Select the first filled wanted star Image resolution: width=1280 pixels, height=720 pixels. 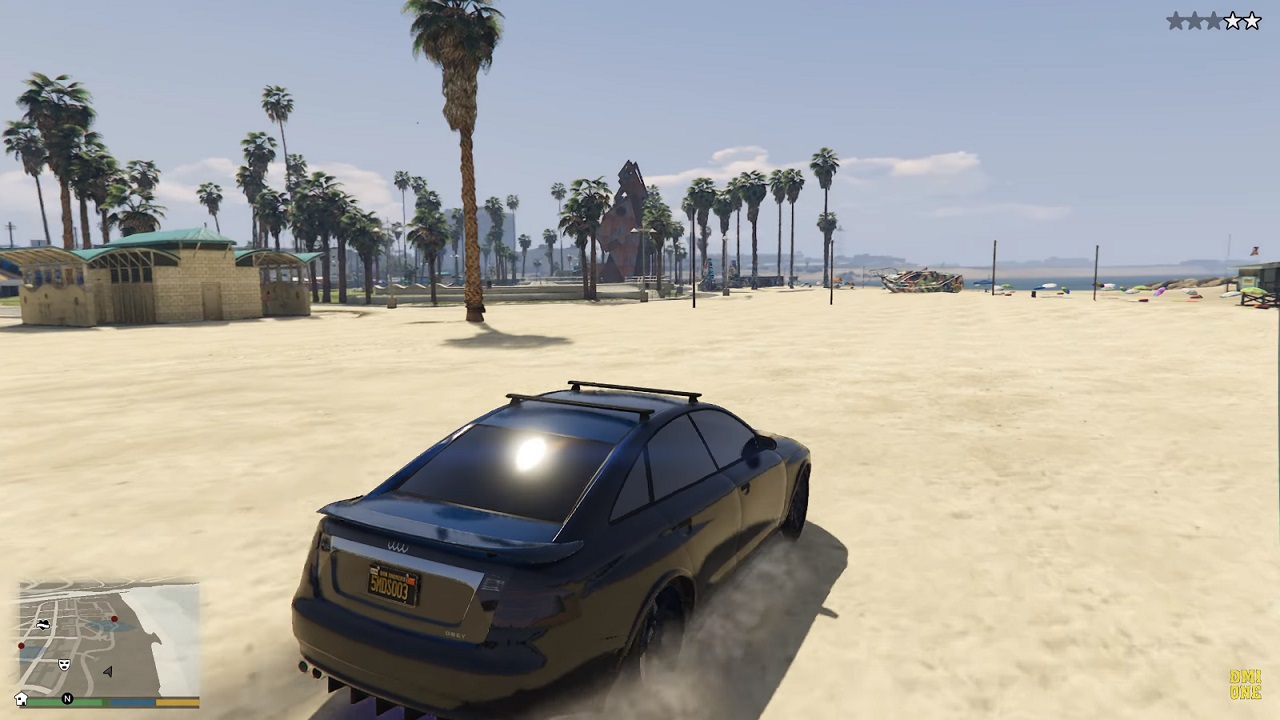[x=1176, y=20]
